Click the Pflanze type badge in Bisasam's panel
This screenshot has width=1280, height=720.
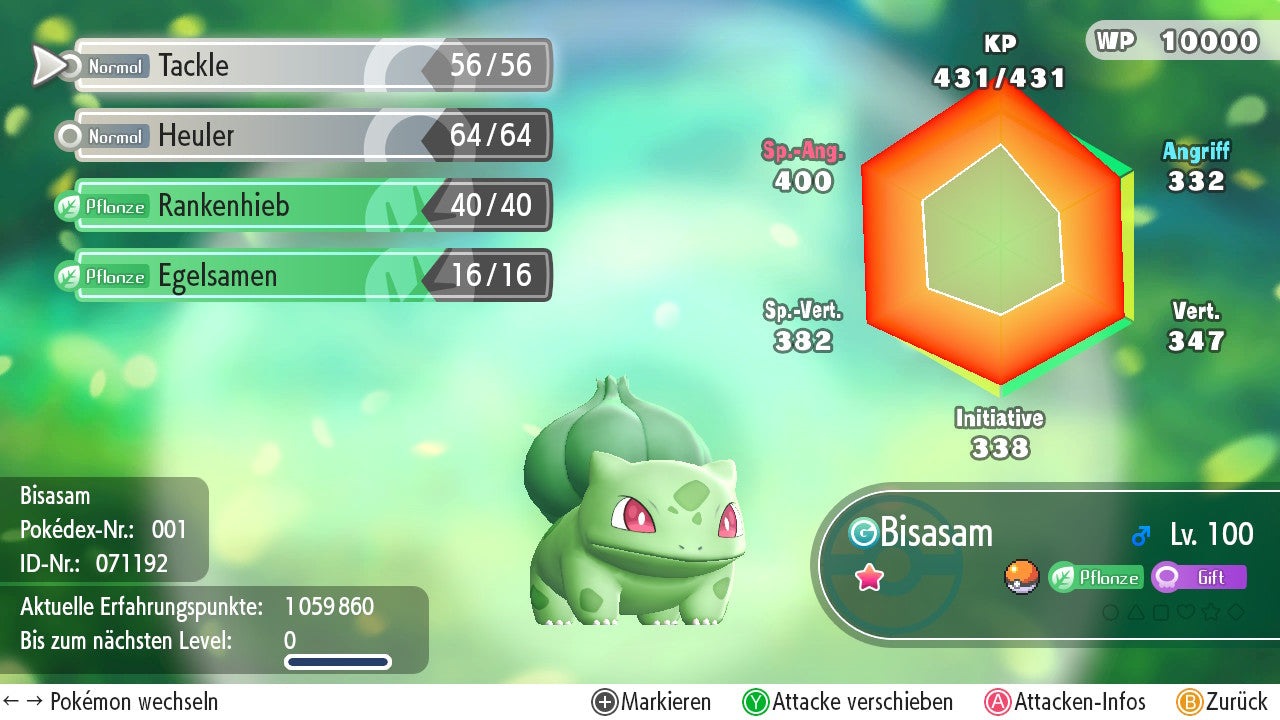(1096, 578)
